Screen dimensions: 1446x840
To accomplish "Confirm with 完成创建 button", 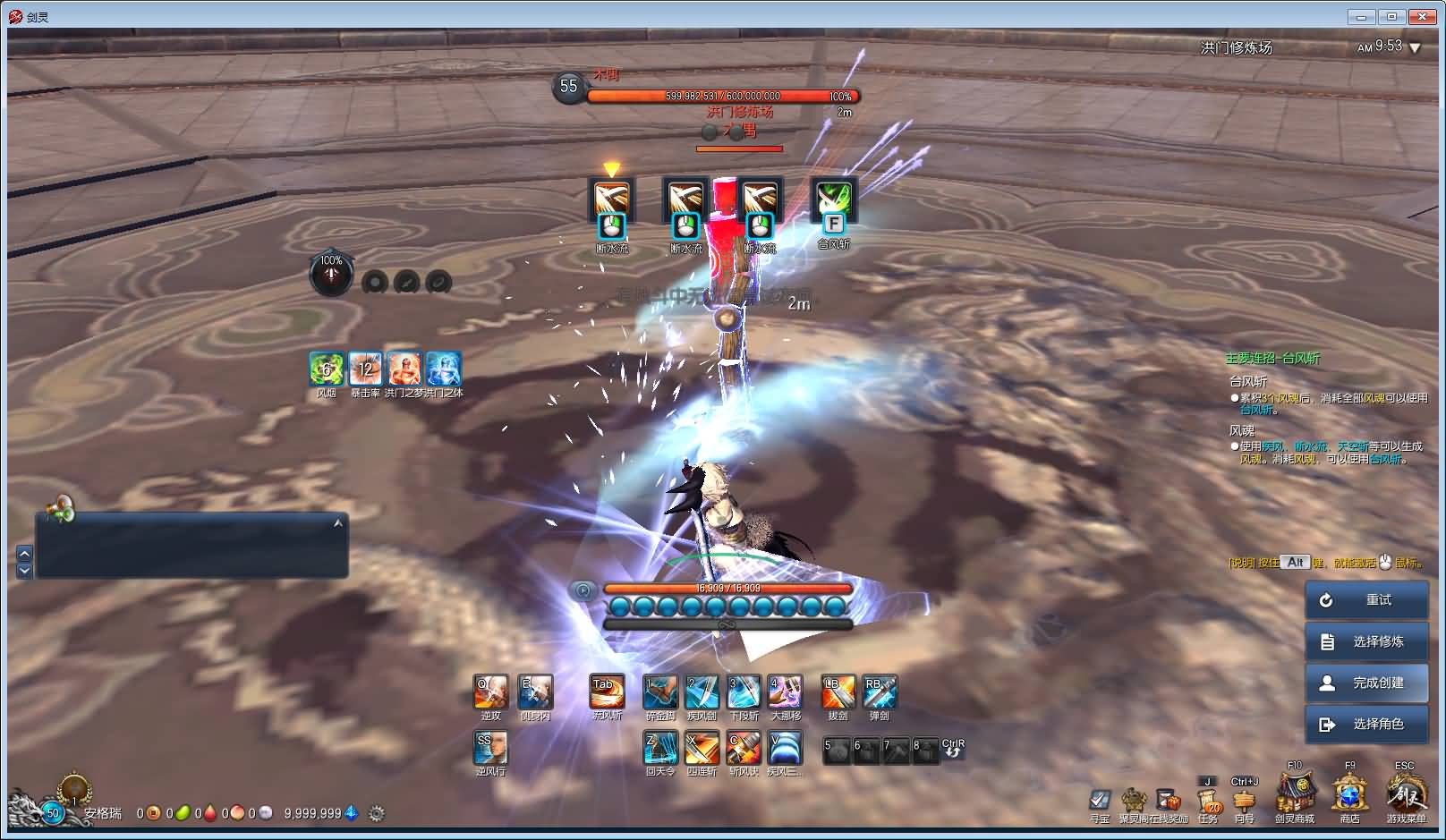I will (x=1366, y=683).
